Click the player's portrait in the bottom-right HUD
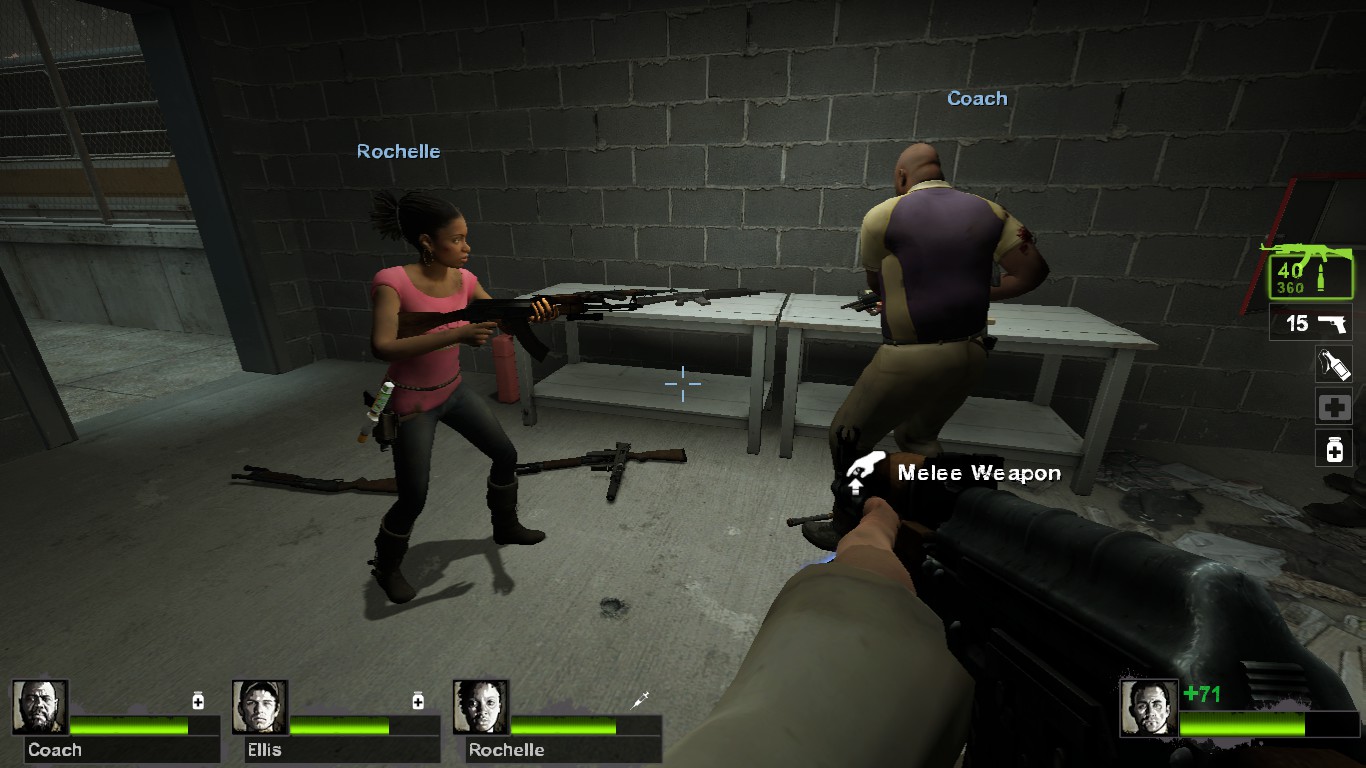The height and width of the screenshot is (768, 1366). tap(1148, 706)
